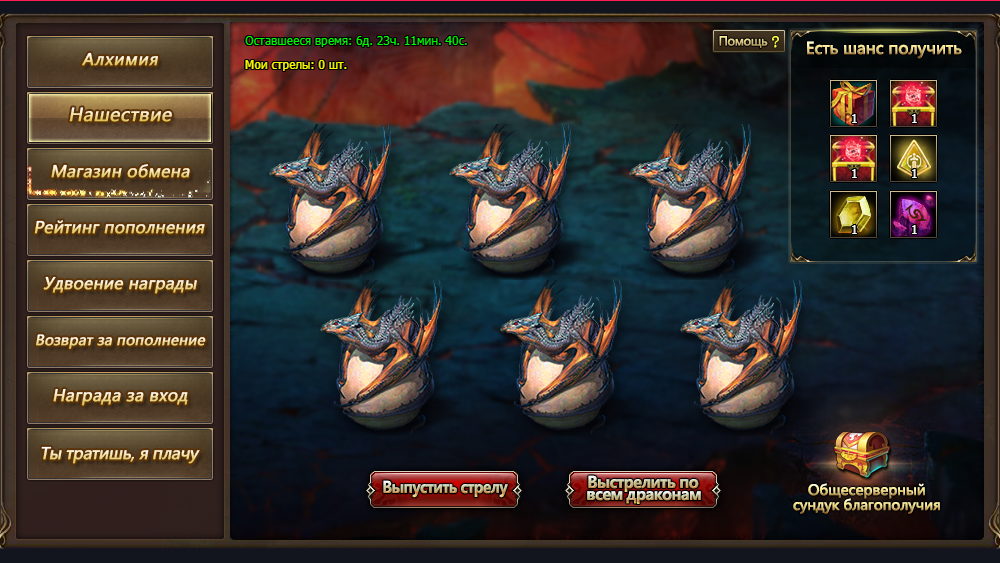
Task: Switch to Магазин обмена tab
Action: [120, 173]
